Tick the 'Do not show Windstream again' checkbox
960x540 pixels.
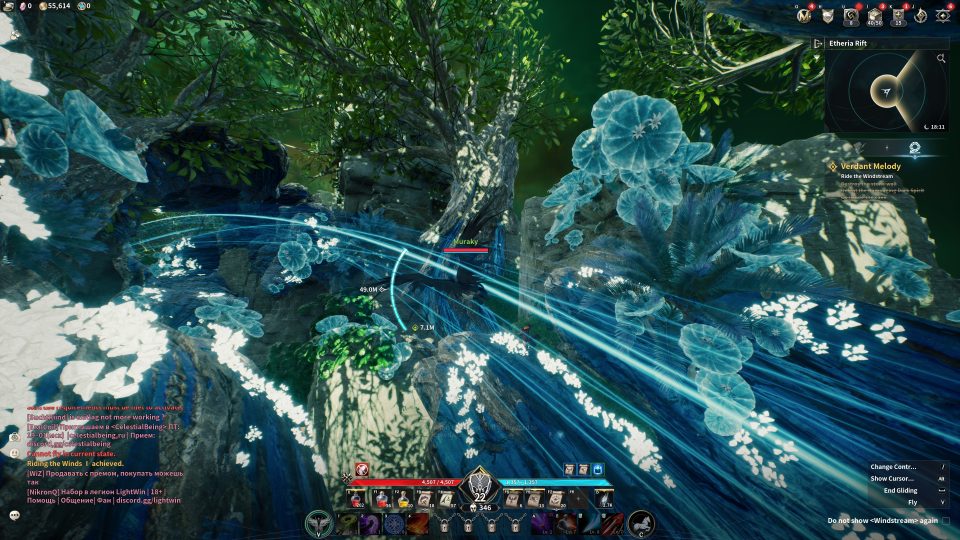947,521
